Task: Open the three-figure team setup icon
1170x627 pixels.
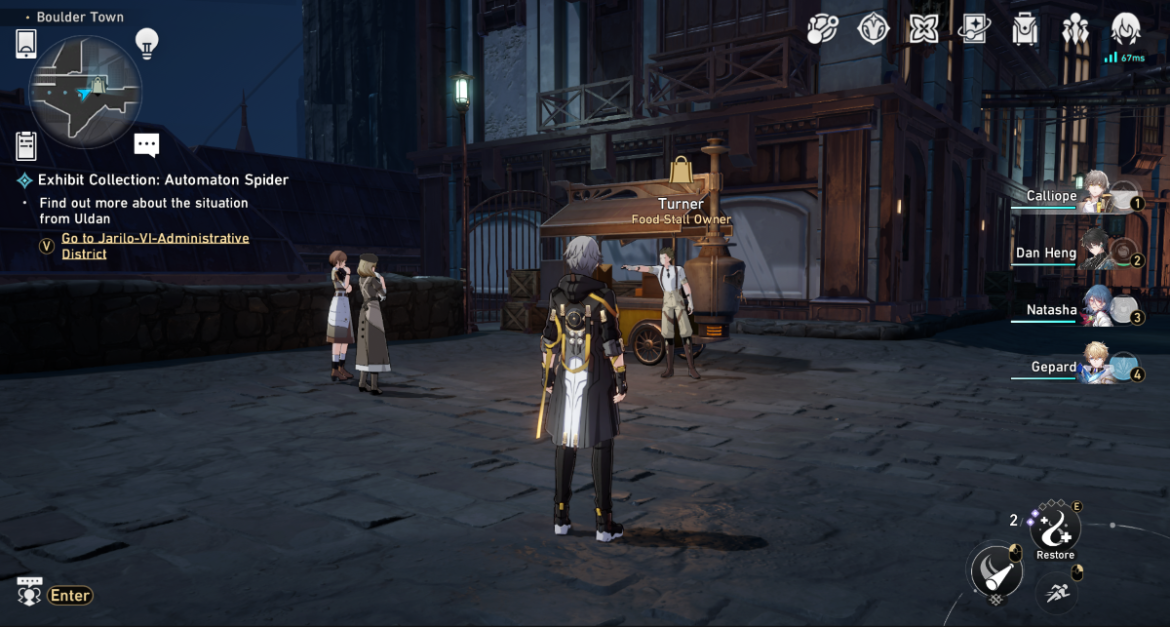Action: (x=1075, y=29)
